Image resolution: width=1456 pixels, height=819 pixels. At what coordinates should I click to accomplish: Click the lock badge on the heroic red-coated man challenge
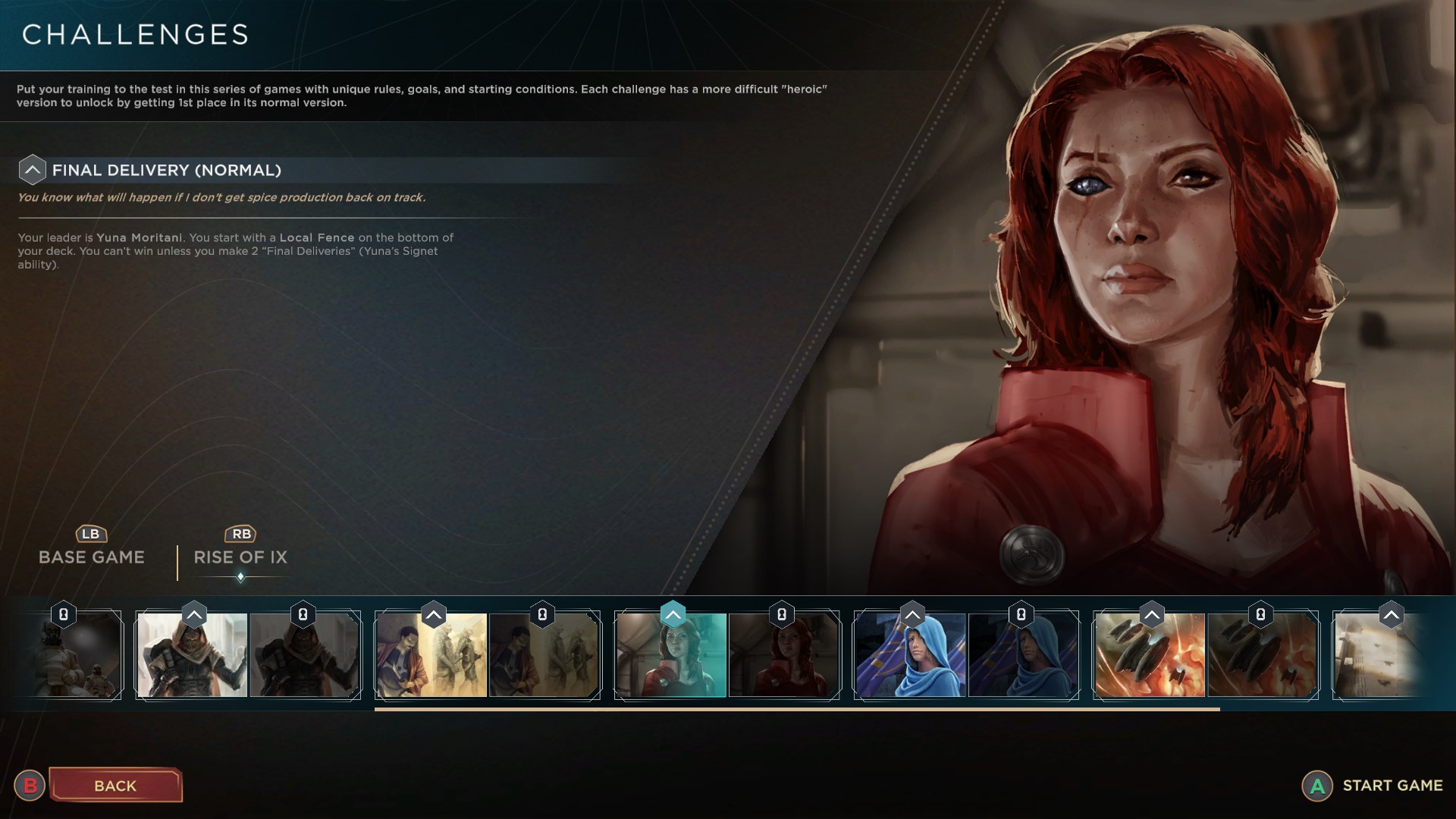pyautogui.click(x=543, y=615)
